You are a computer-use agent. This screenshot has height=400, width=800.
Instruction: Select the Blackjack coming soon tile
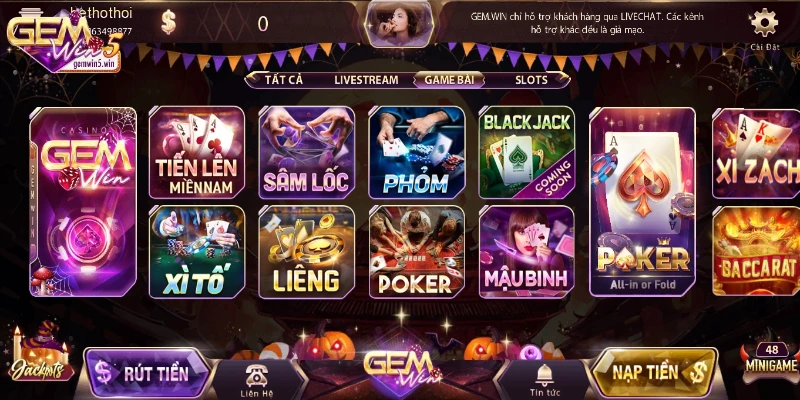[527, 152]
